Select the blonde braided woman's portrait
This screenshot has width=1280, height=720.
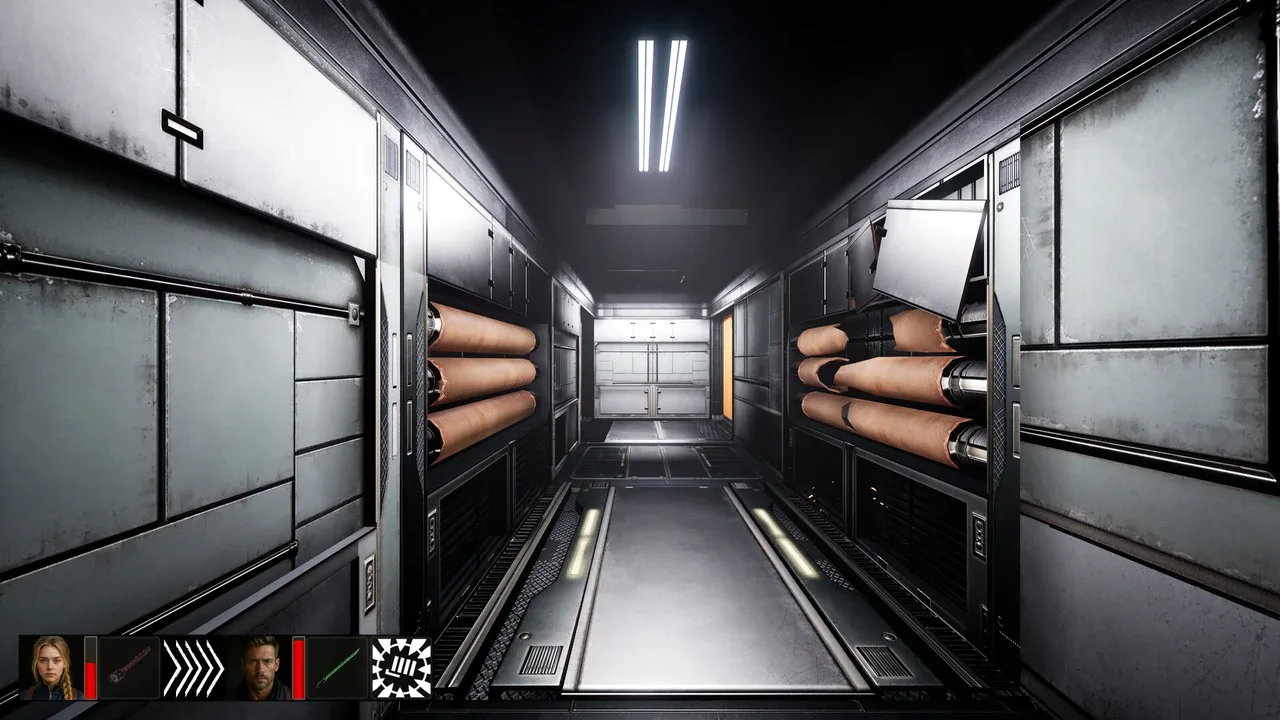(52, 667)
